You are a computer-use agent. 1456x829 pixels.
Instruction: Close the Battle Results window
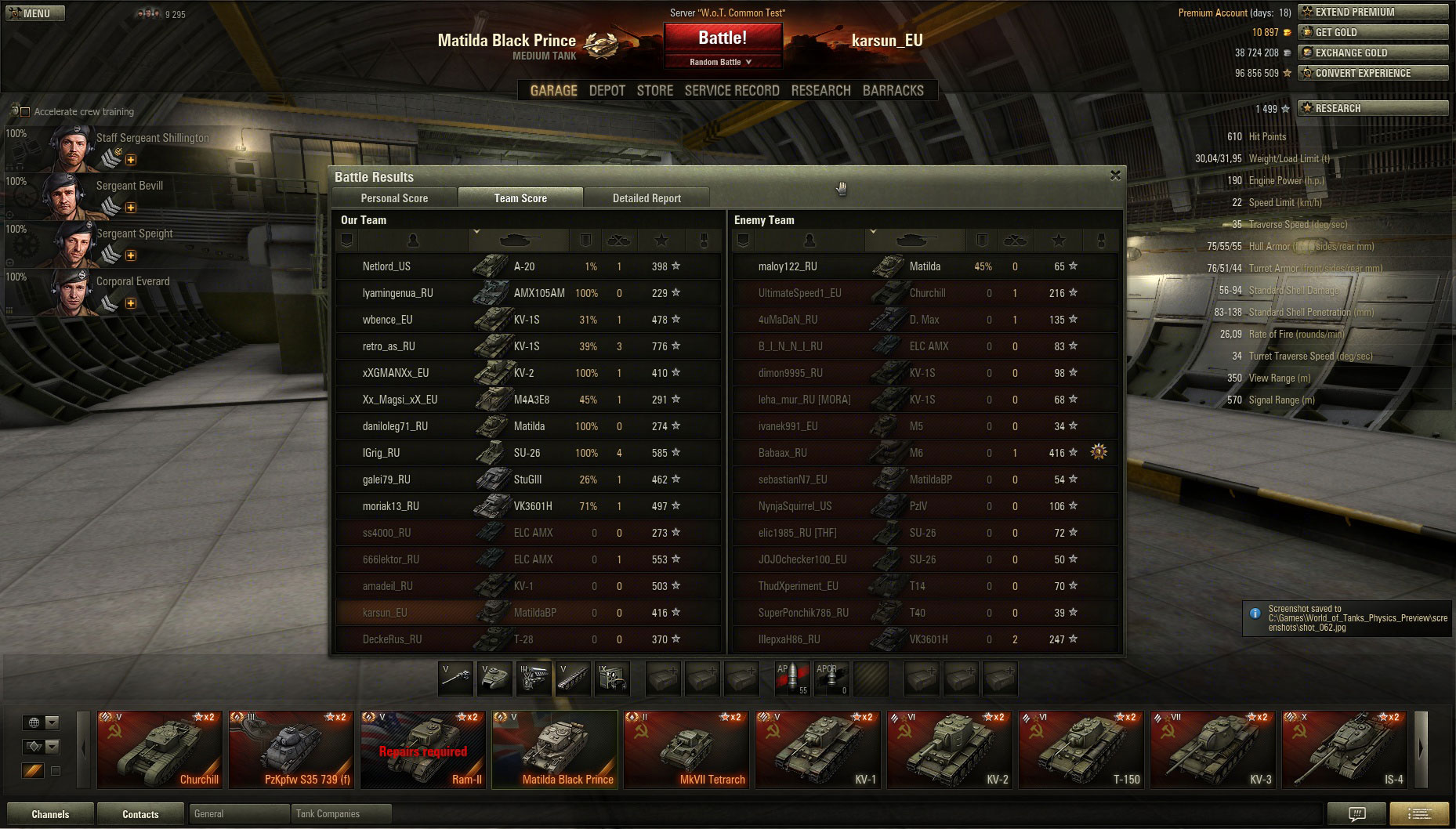(x=1115, y=176)
